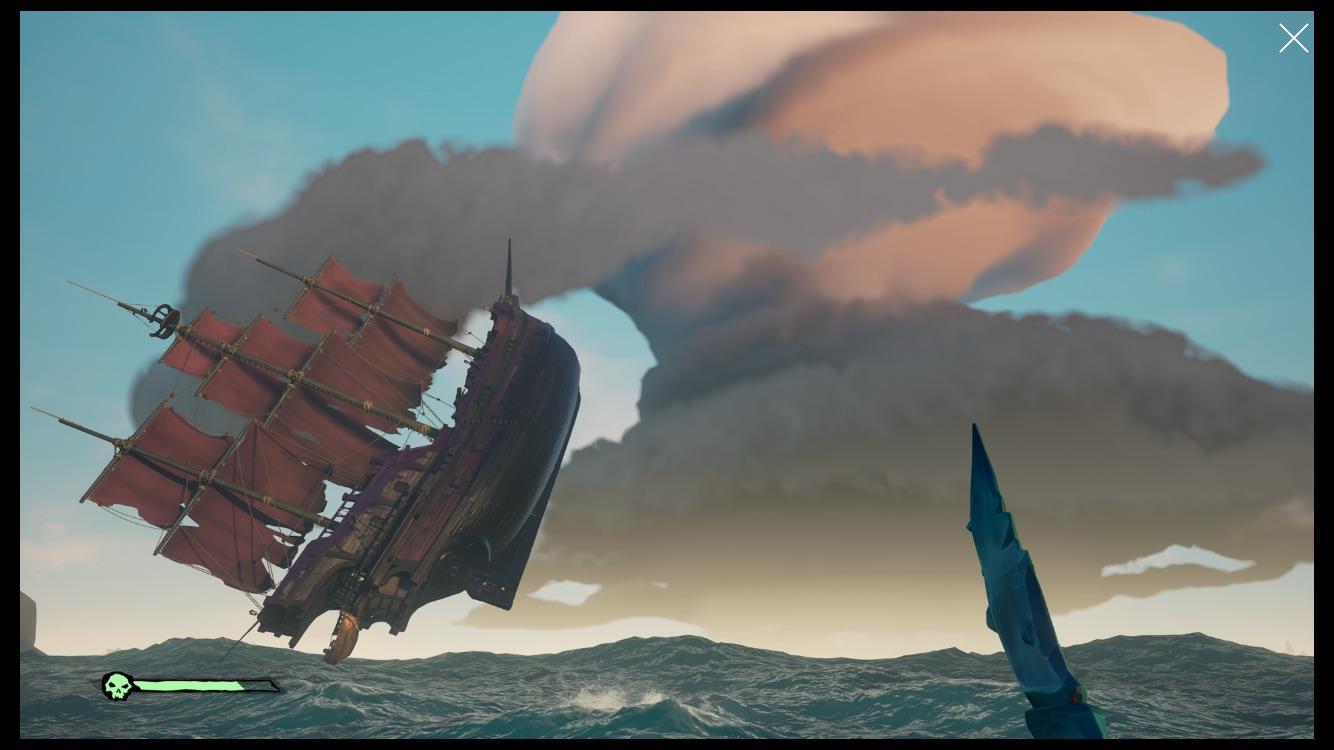Click the tip of the tentacle spike

(x=975, y=428)
